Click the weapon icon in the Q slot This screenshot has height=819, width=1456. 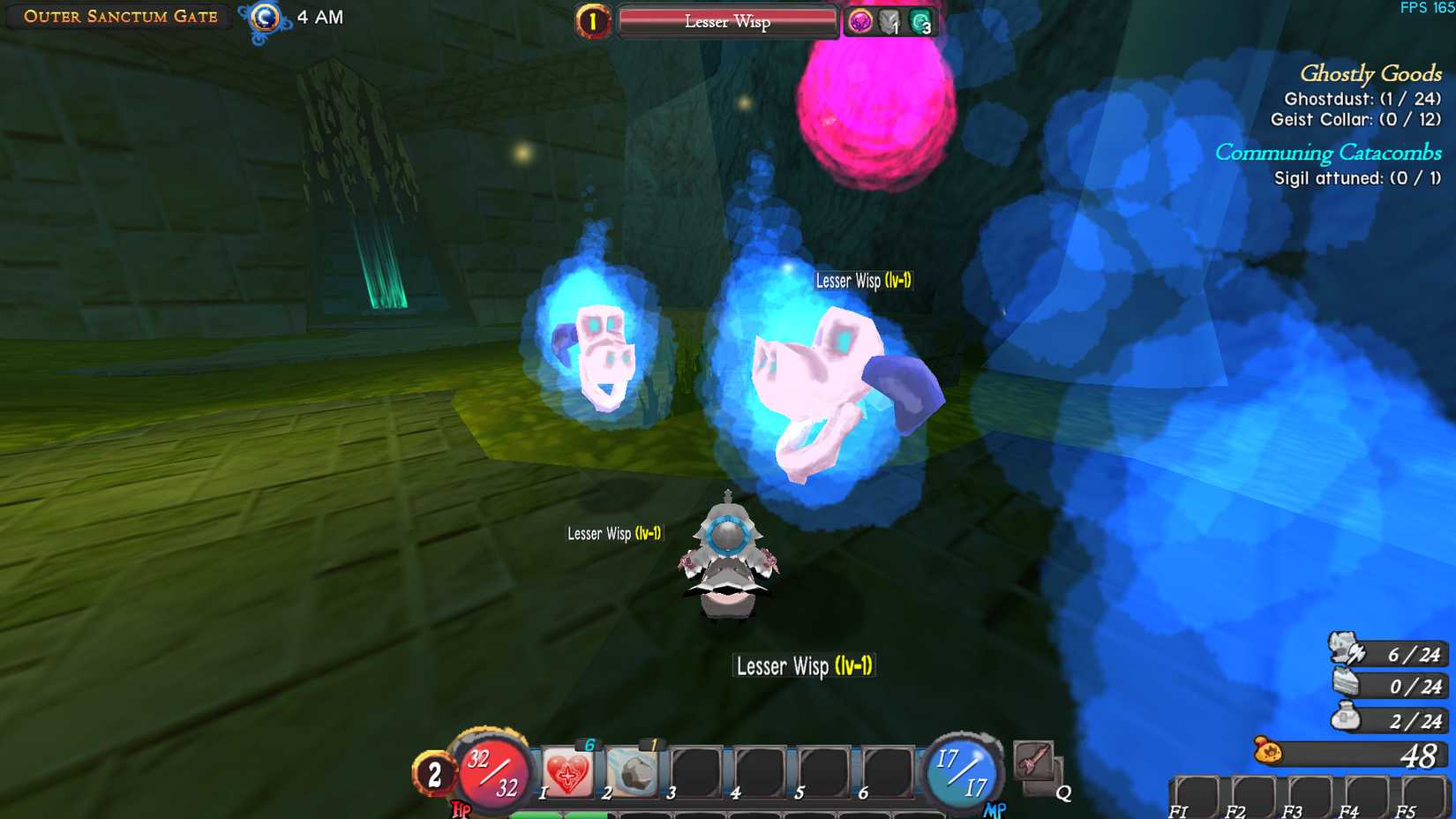(x=1035, y=761)
